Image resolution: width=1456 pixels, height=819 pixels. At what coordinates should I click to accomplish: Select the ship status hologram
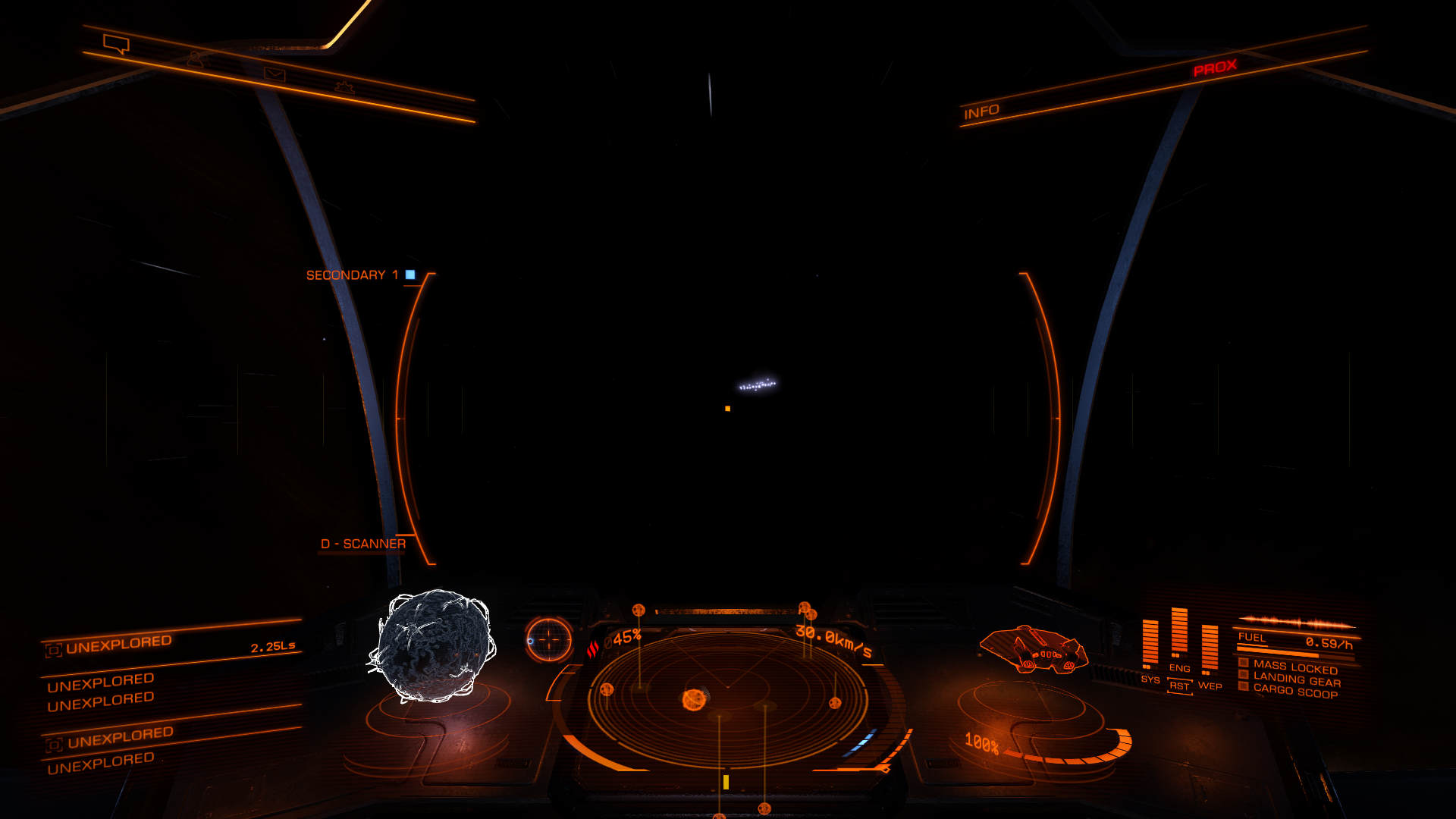coord(1034,649)
